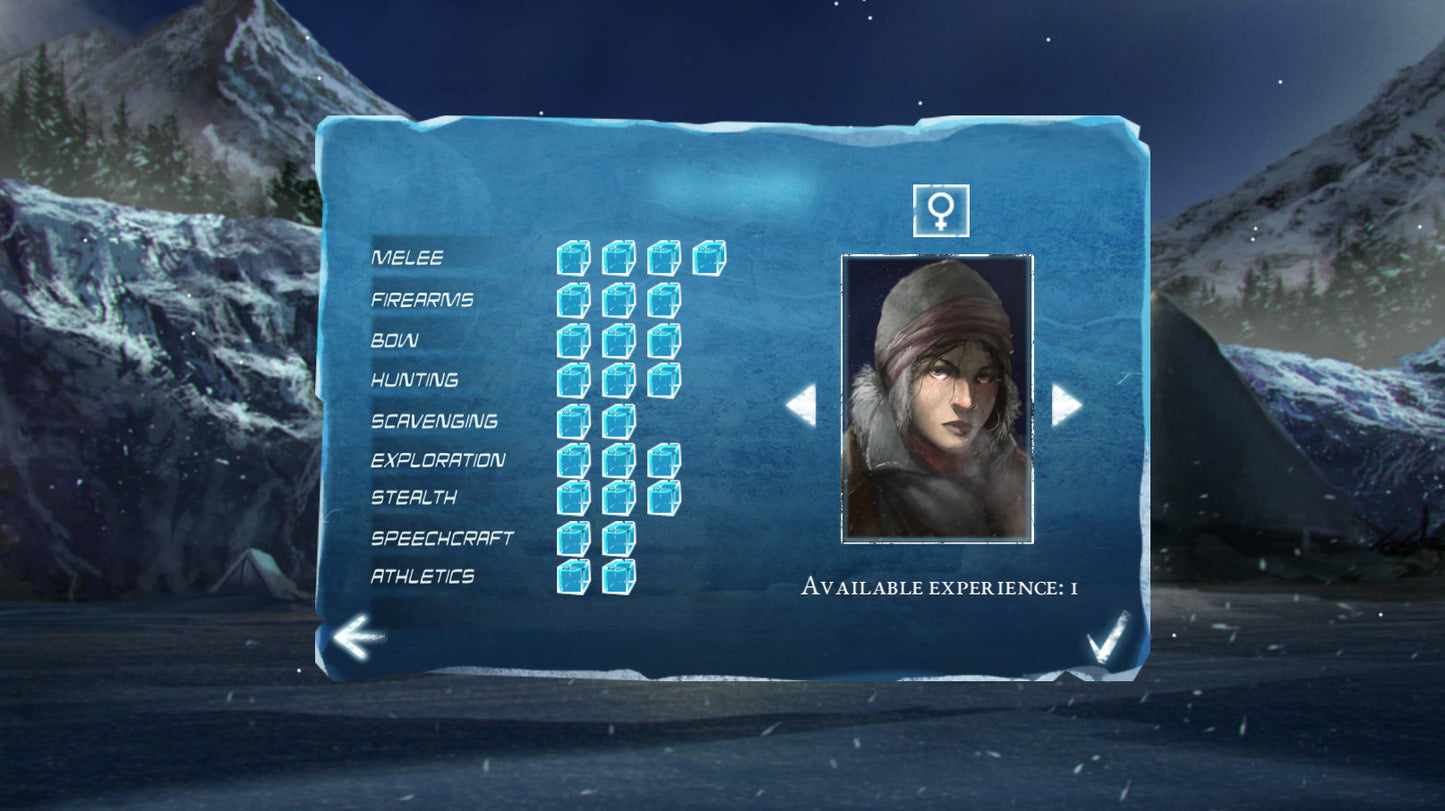This screenshot has height=811, width=1445.
Task: Click the second Scavenging skill cube
Action: pyautogui.click(x=618, y=420)
